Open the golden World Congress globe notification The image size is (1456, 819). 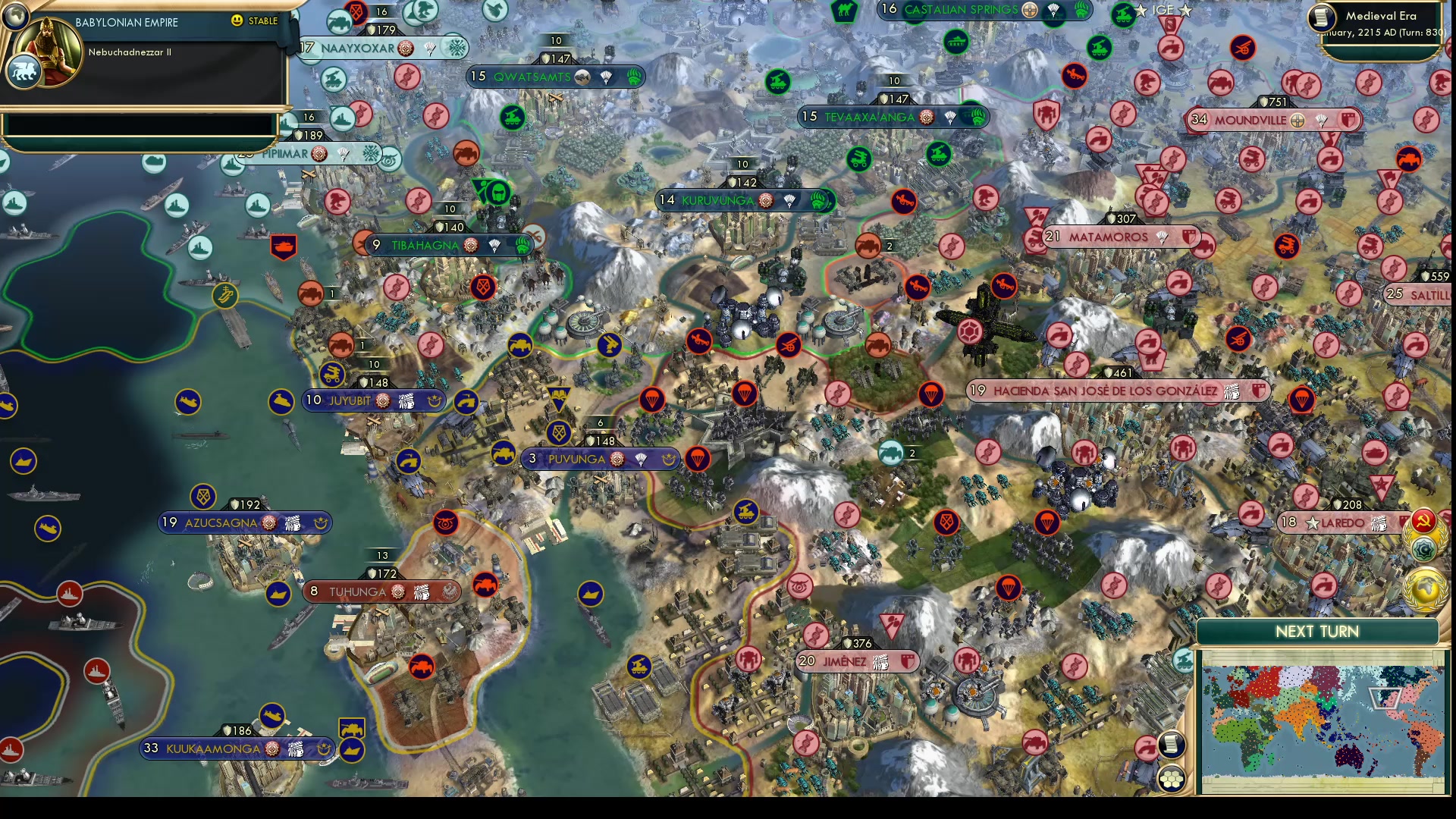(1423, 585)
